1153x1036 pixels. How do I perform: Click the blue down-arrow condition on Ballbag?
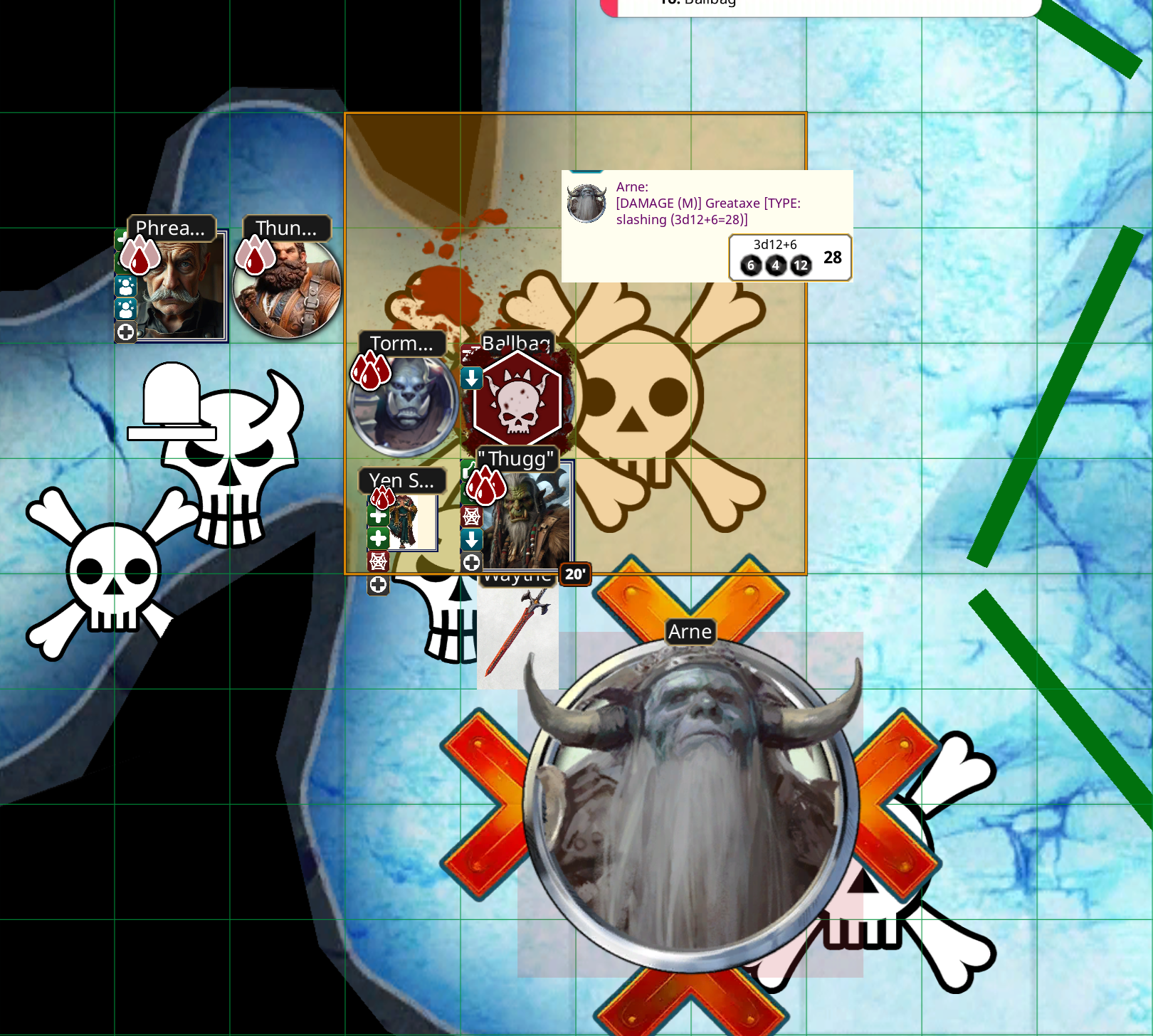click(472, 379)
